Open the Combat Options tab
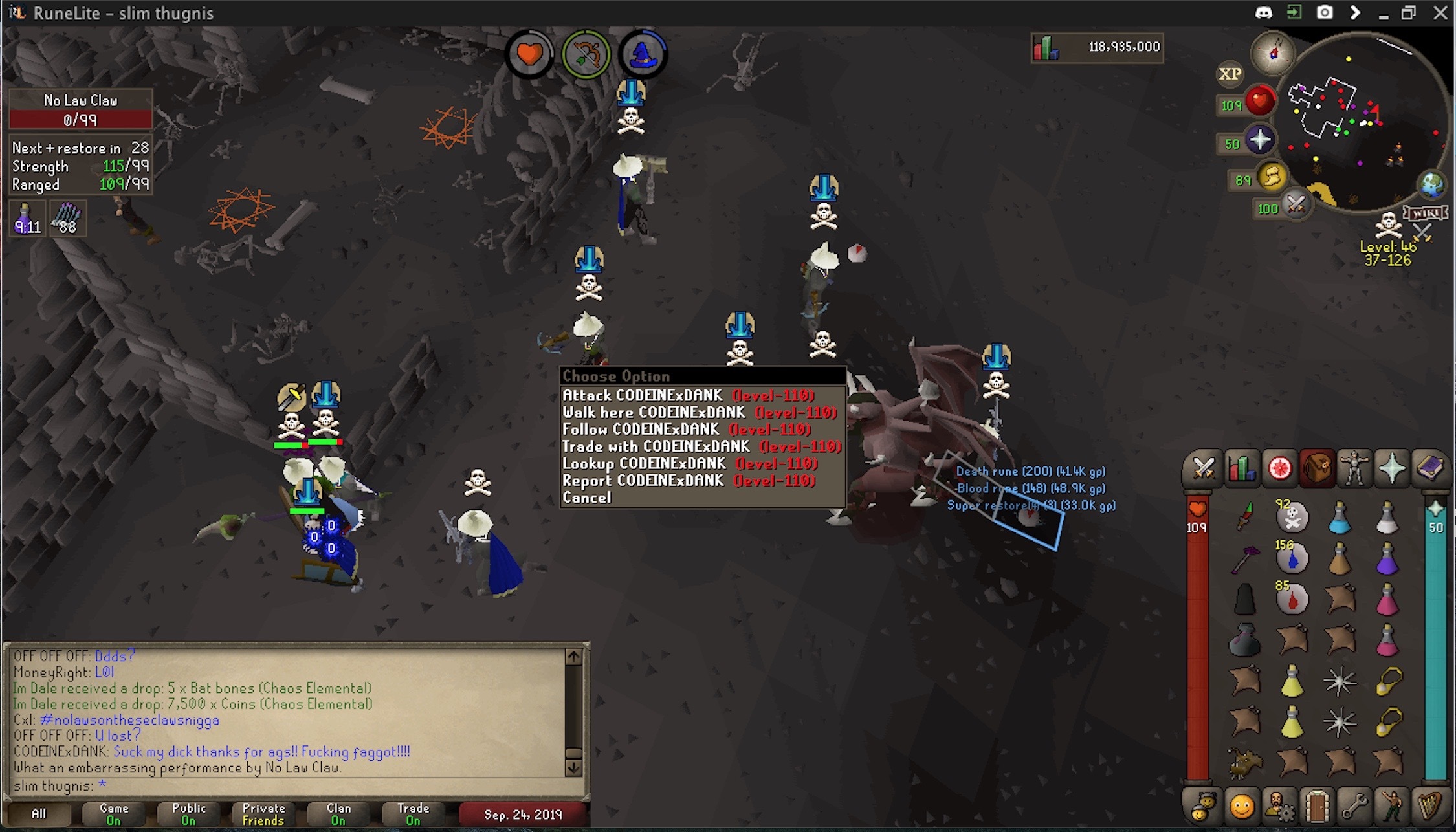Viewport: 1456px width, 832px height. click(x=1204, y=468)
